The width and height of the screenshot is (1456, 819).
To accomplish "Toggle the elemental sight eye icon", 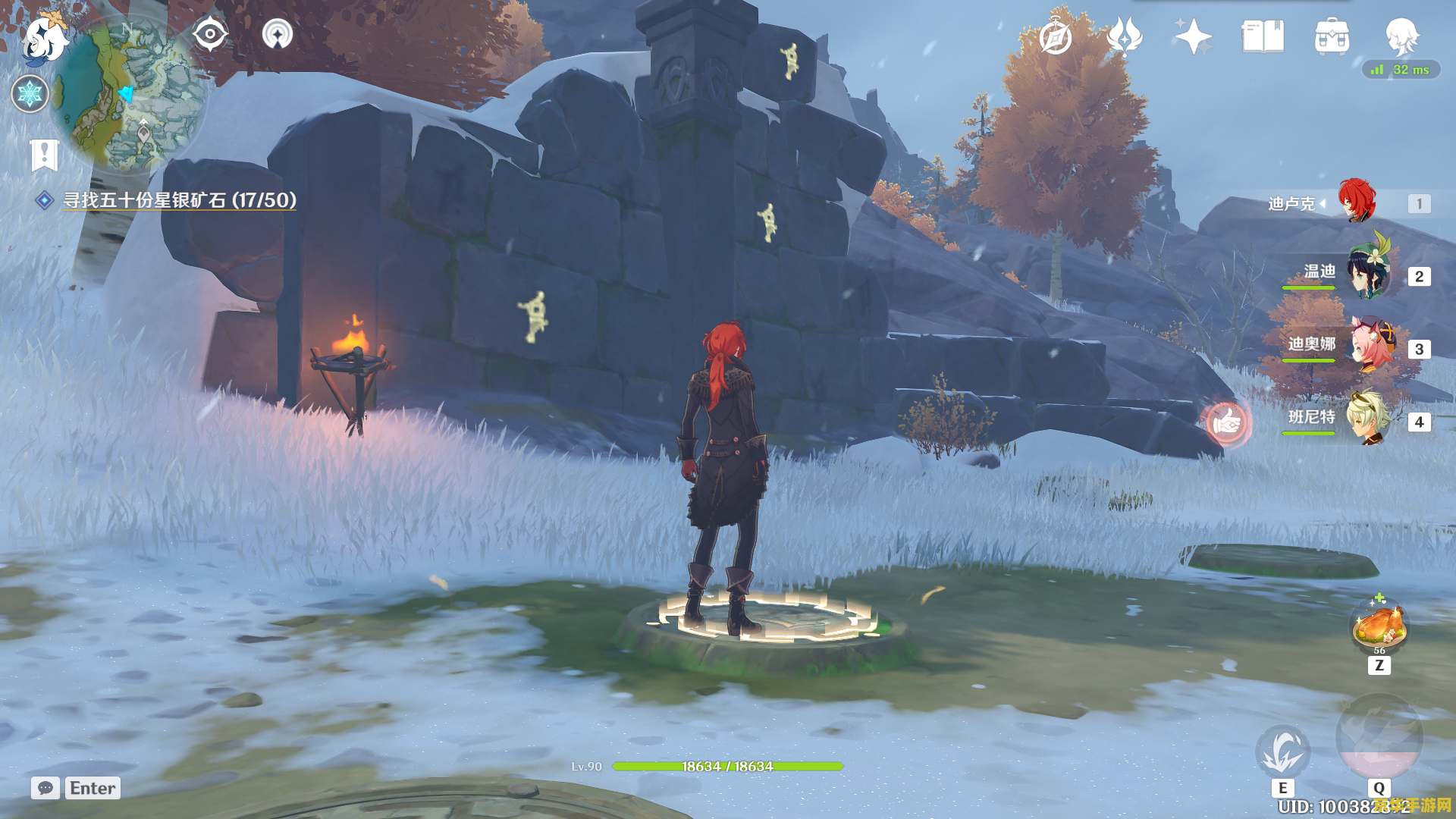I will [209, 34].
